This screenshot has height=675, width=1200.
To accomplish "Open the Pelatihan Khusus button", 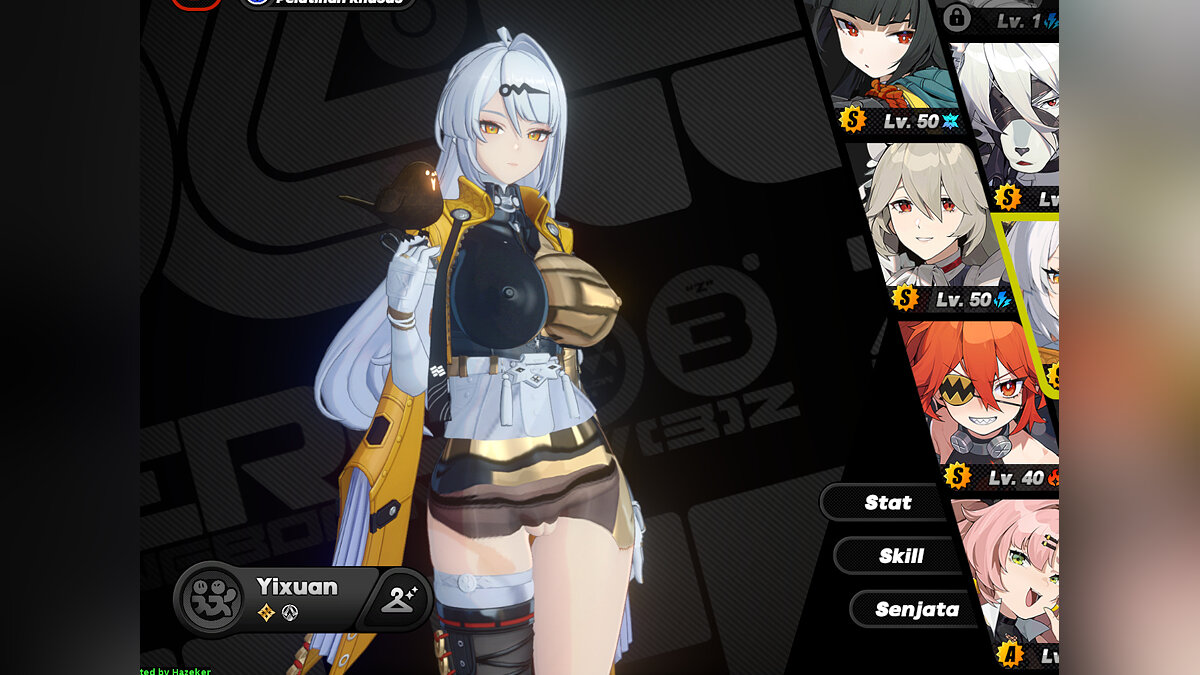I will click(x=328, y=3).
